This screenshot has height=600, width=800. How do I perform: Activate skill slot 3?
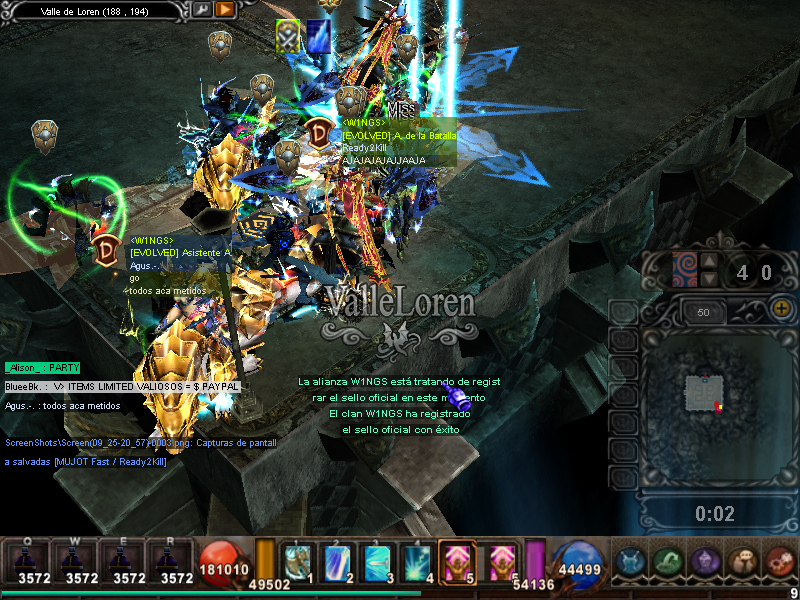[377, 560]
